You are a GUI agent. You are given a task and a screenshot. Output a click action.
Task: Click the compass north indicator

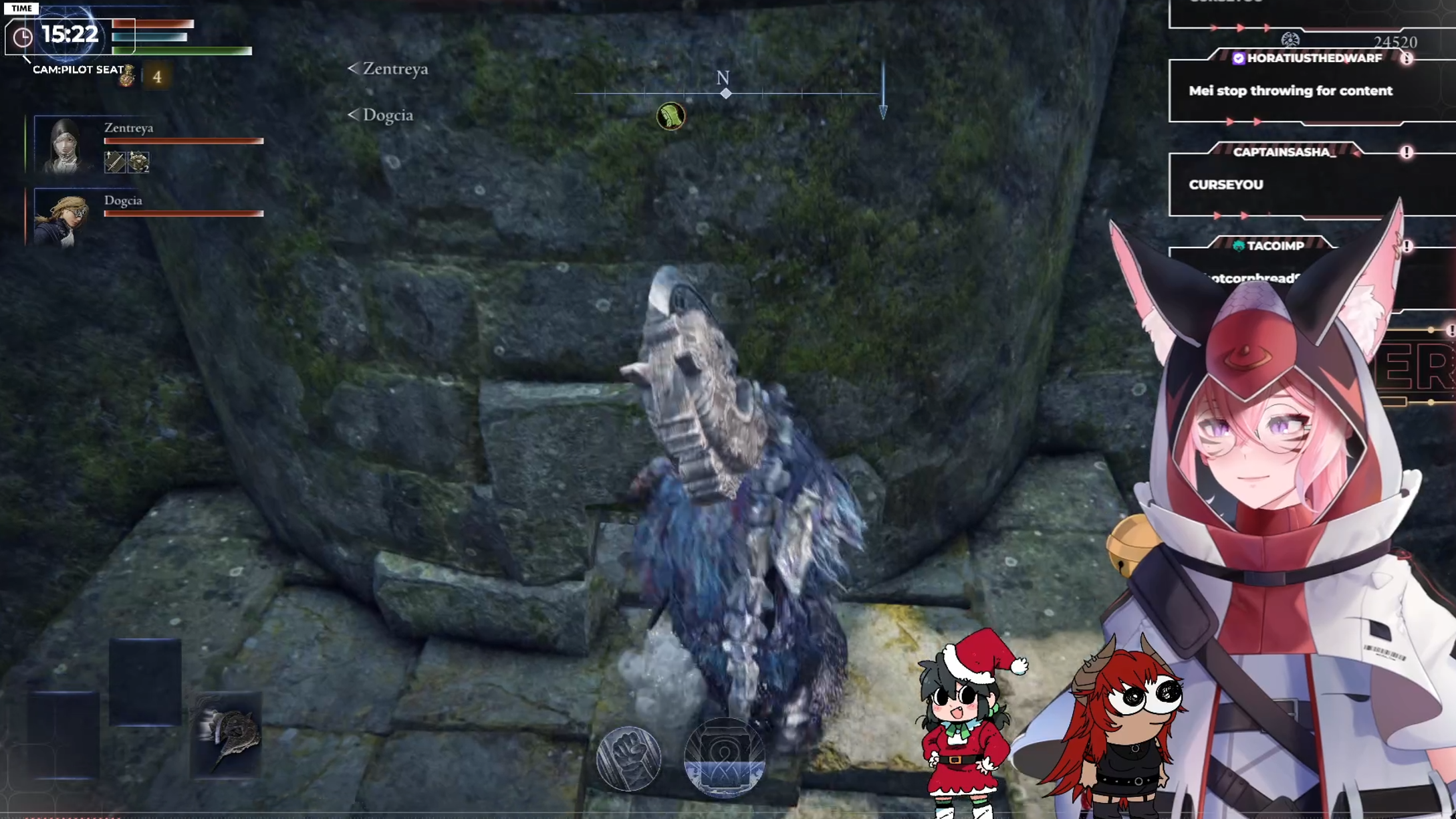(x=723, y=79)
